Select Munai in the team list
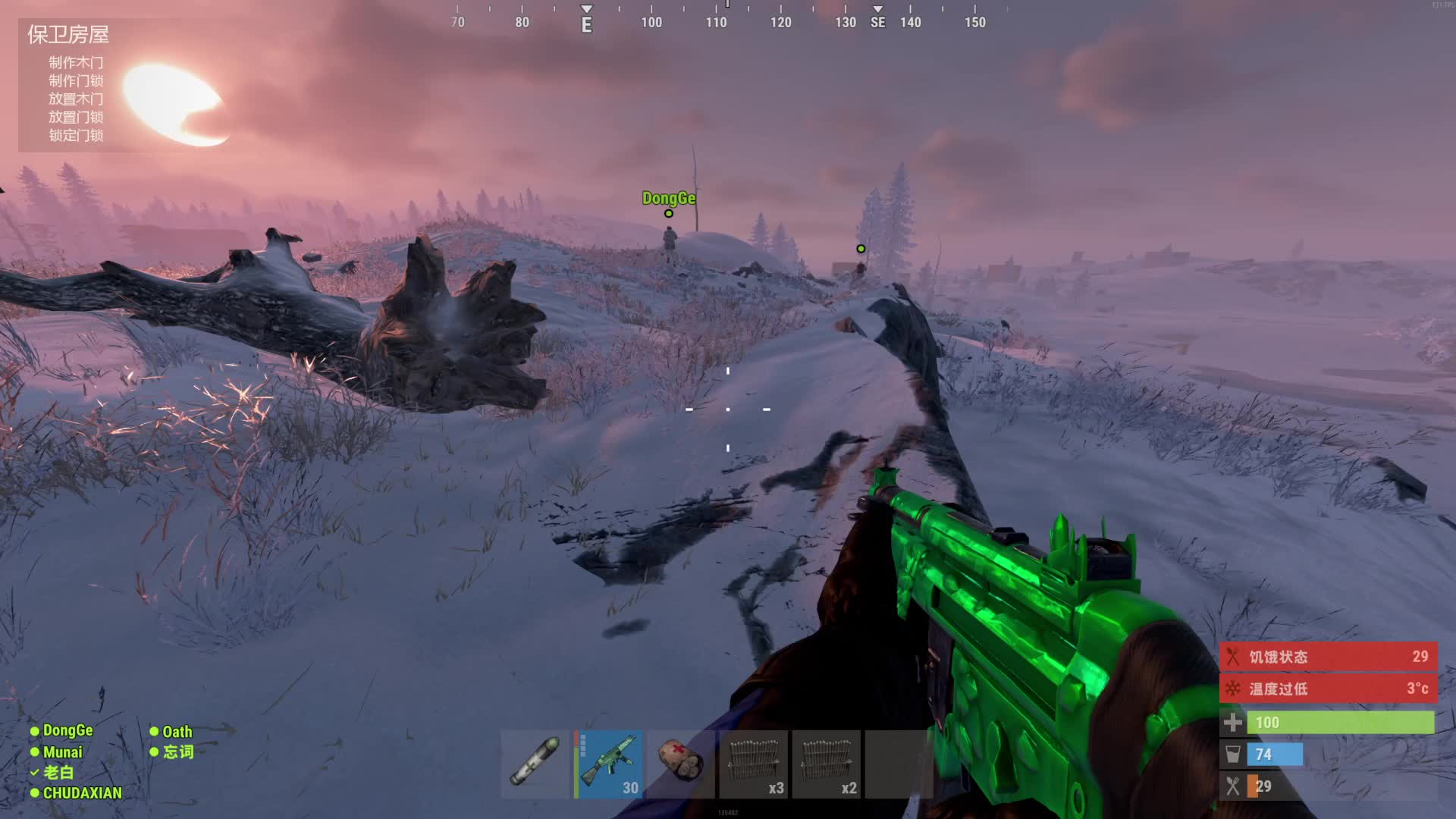The image size is (1456, 819). (62, 752)
